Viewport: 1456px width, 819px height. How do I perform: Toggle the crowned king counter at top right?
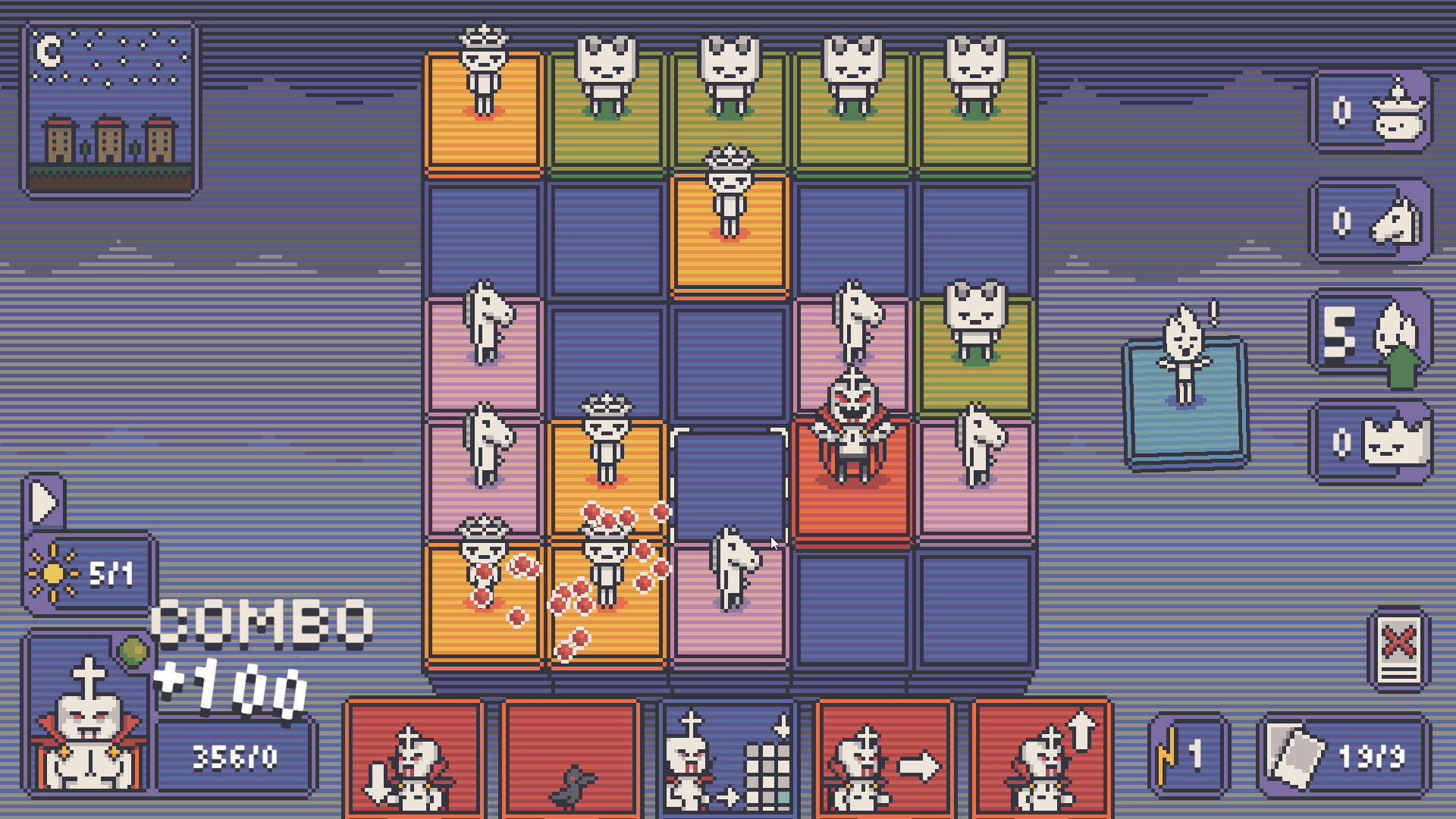[1371, 114]
